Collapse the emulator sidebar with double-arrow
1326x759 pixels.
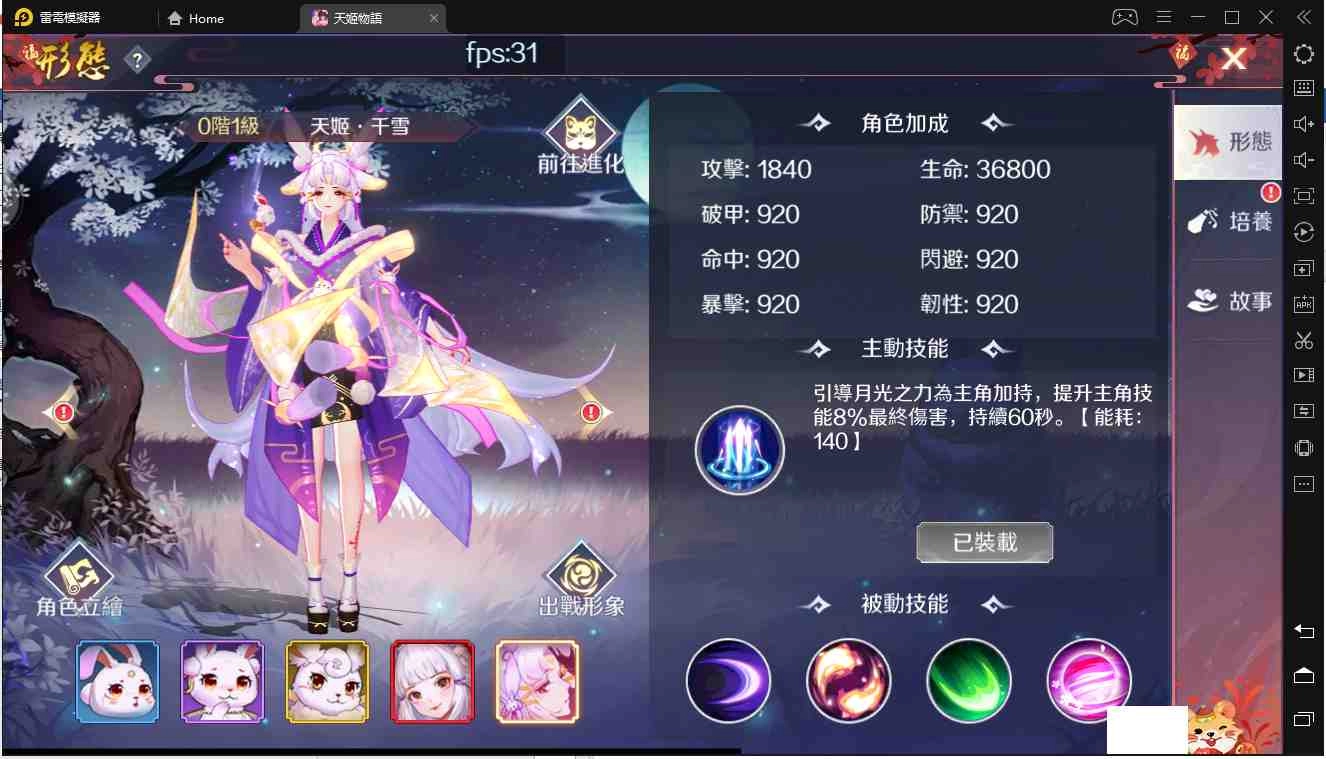pos(1303,16)
